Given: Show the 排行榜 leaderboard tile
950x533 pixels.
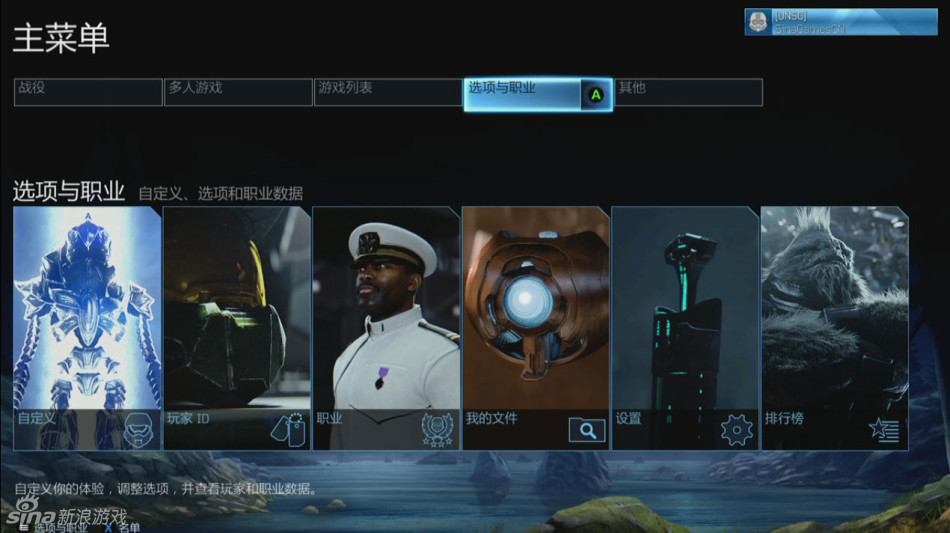Looking at the screenshot, I should pos(835,328).
